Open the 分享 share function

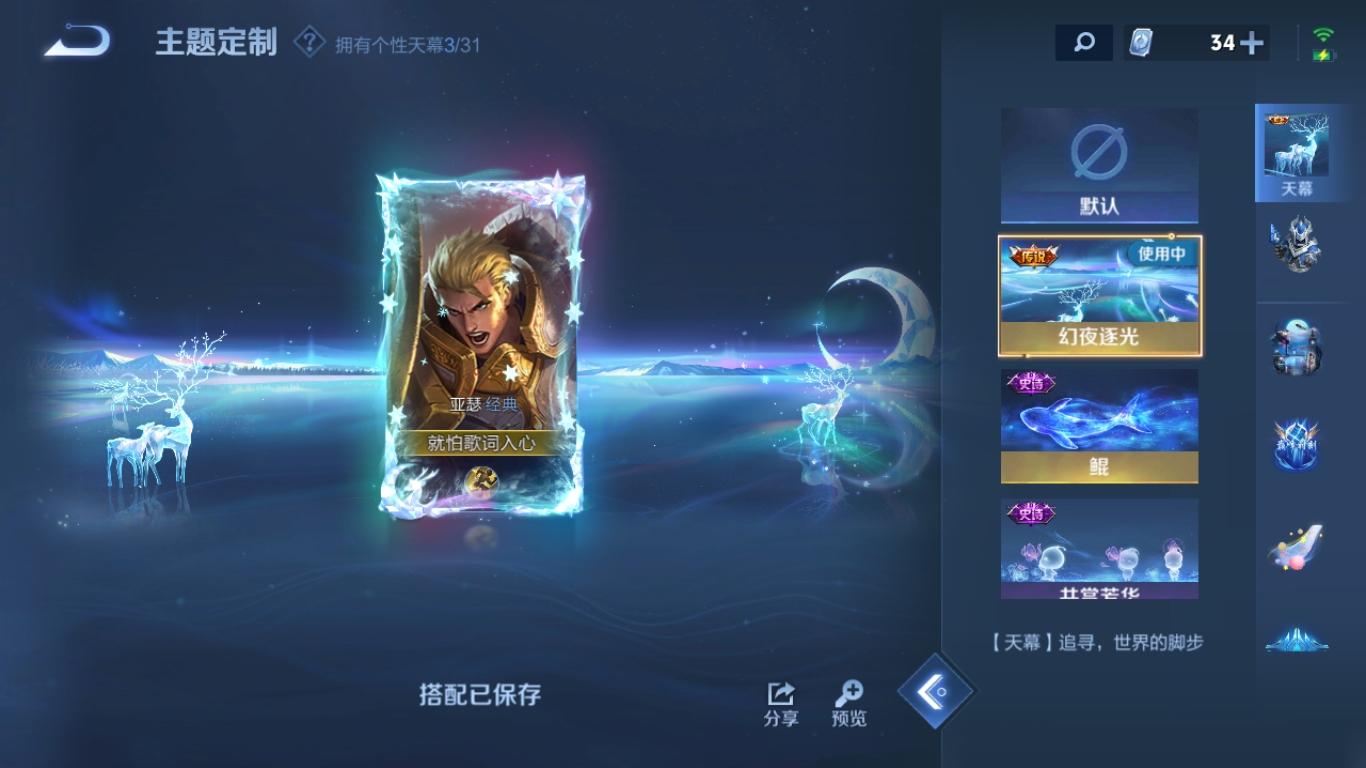click(x=779, y=701)
